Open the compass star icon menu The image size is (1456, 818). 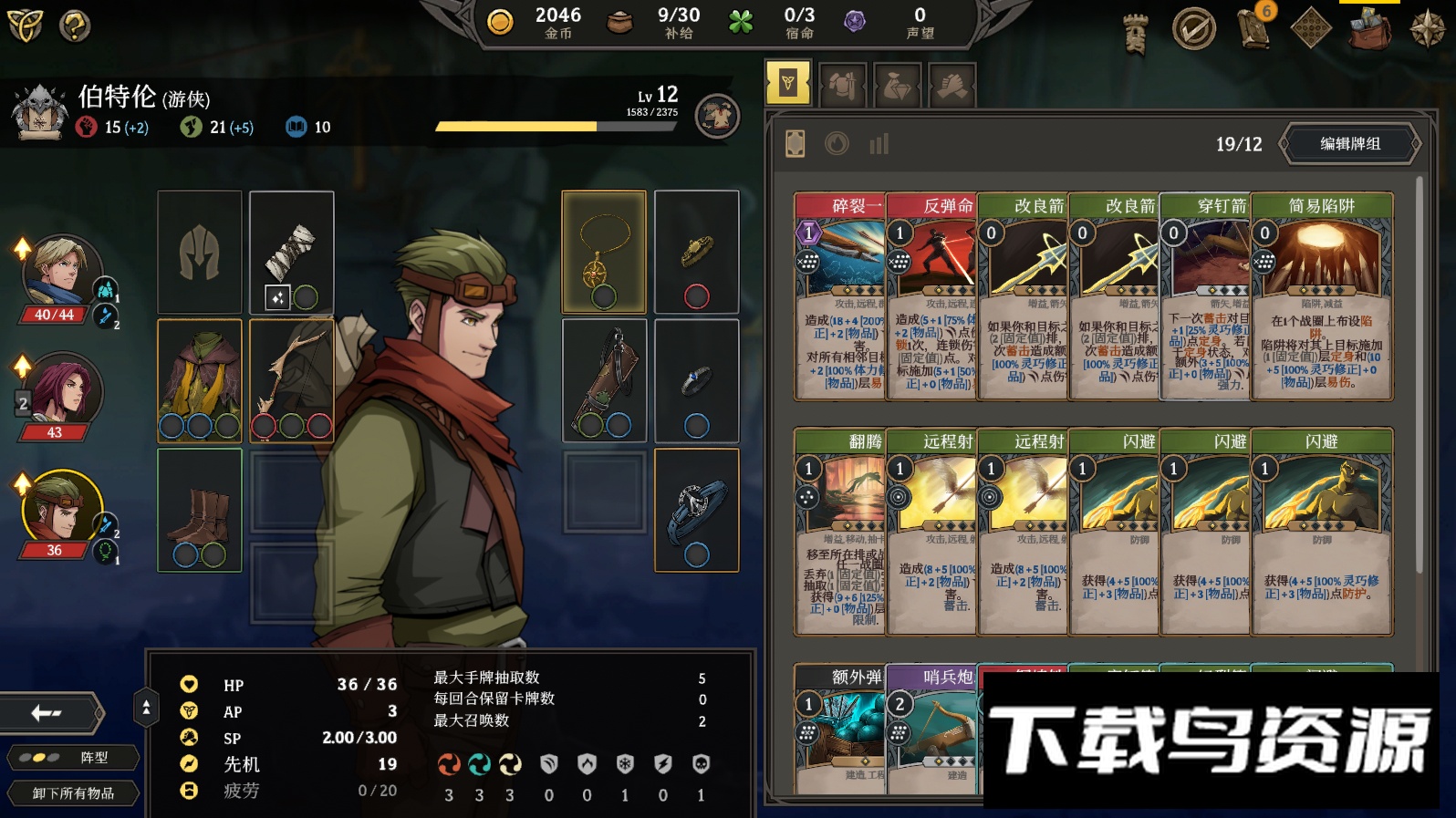(1427, 29)
